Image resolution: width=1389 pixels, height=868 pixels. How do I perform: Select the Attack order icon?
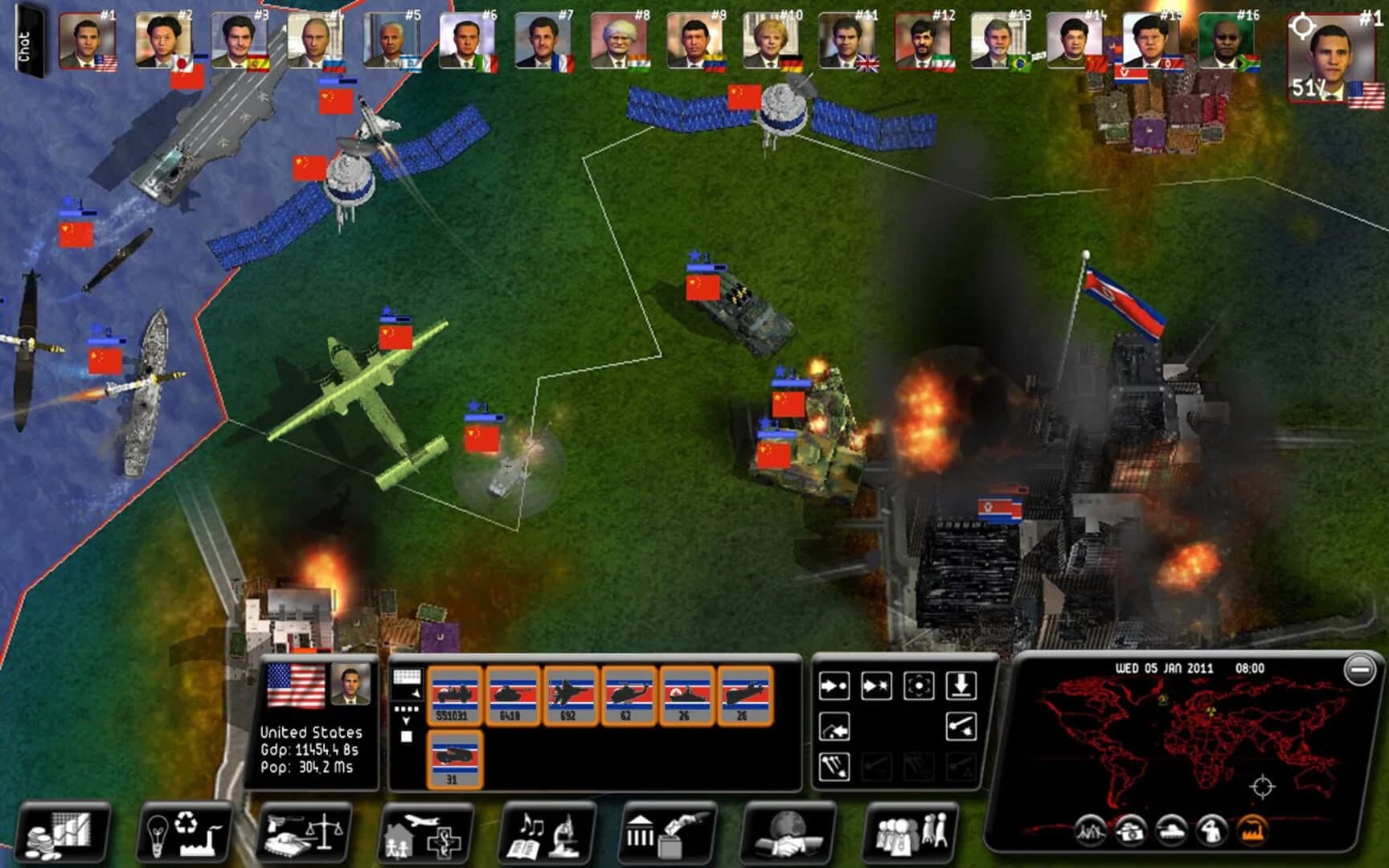(875, 687)
